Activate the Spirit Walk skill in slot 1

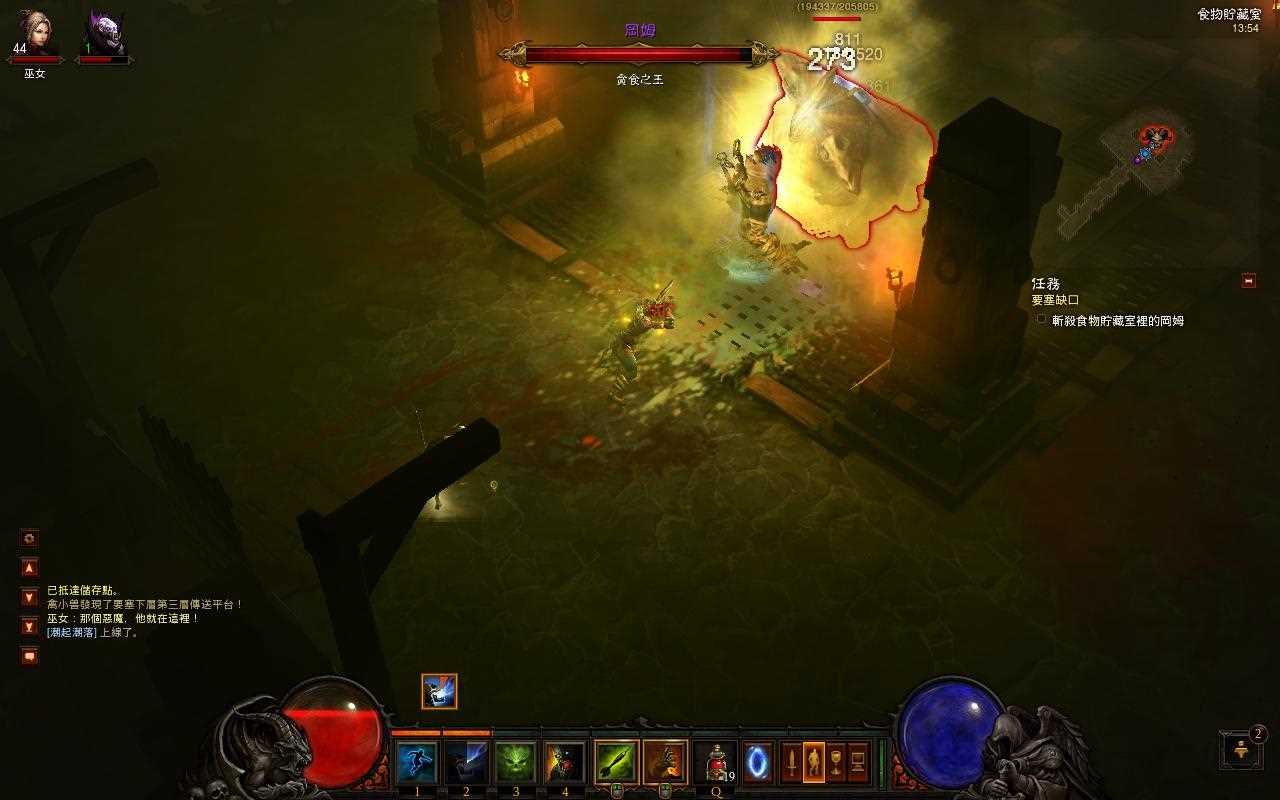point(416,763)
